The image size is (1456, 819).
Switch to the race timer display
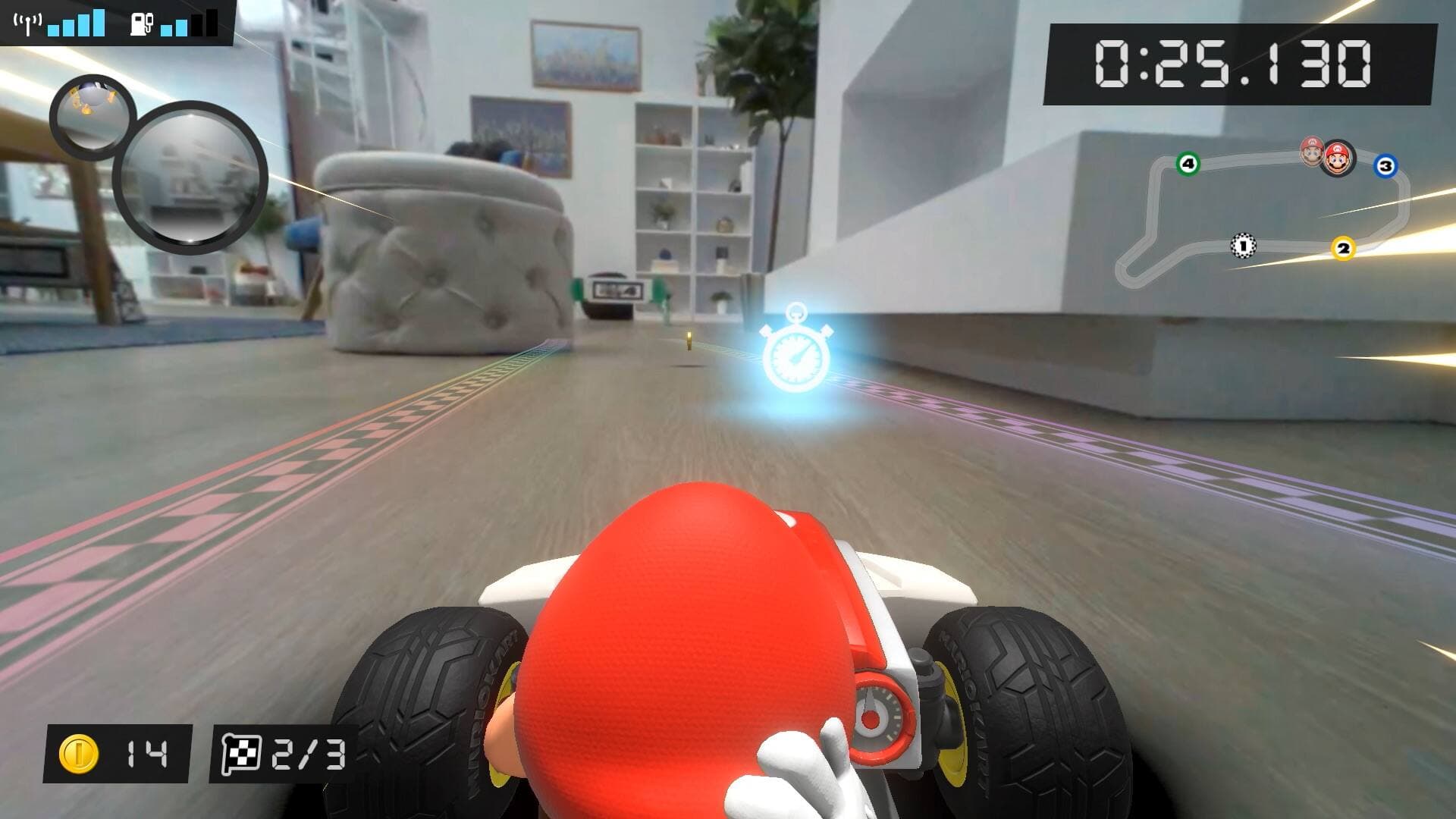[x=1234, y=64]
